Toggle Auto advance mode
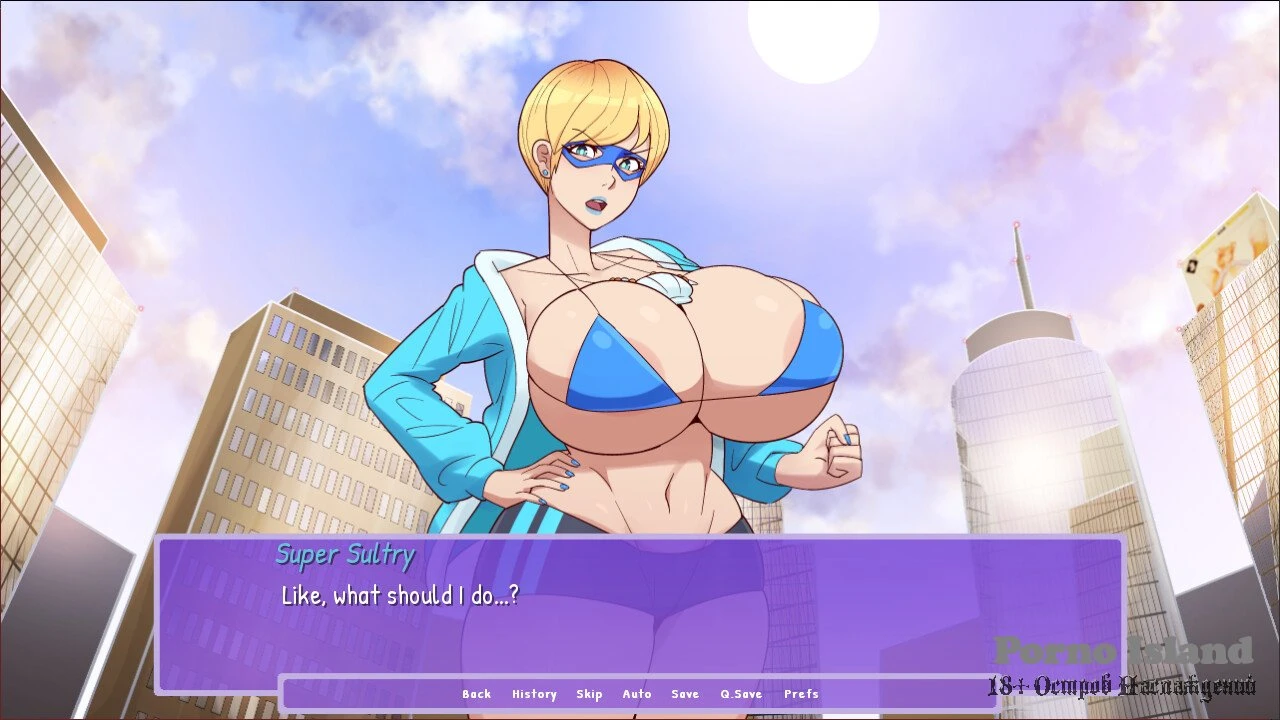This screenshot has width=1280, height=720. pos(637,694)
